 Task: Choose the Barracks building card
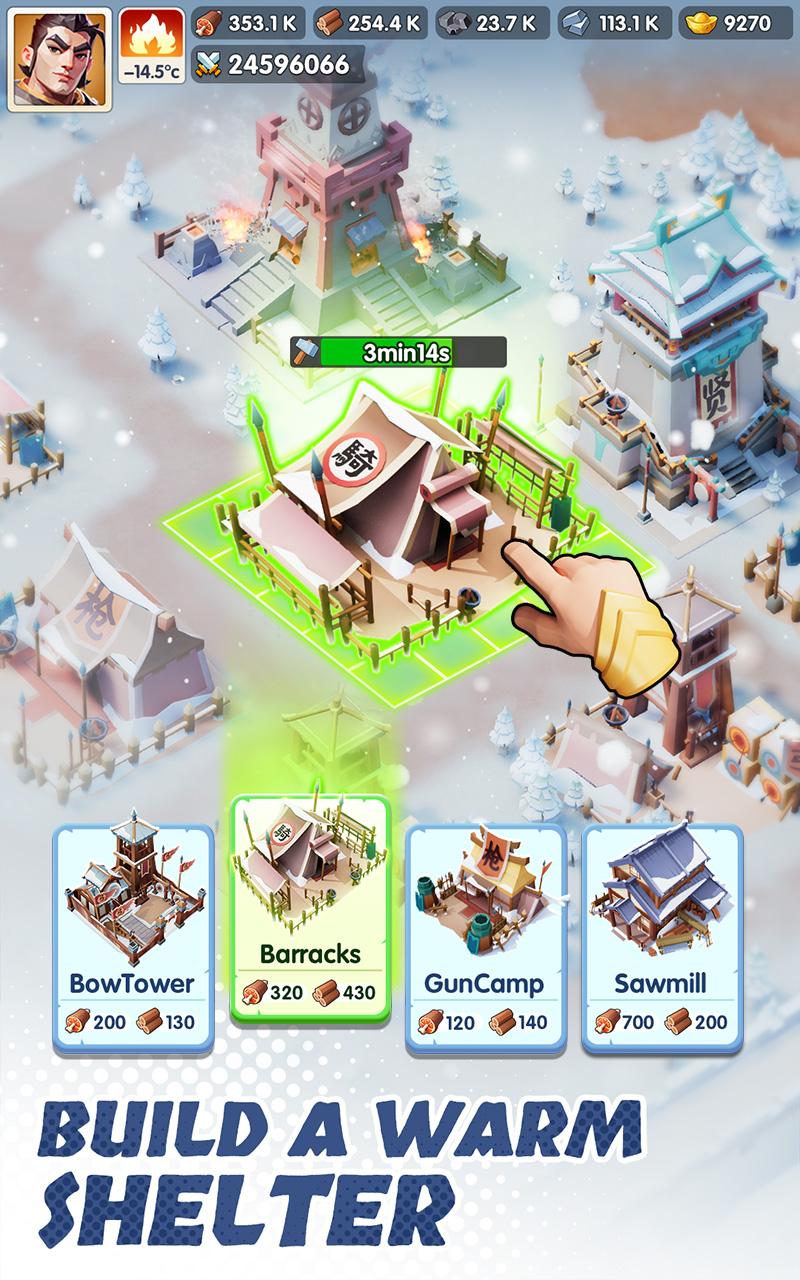coord(310,907)
